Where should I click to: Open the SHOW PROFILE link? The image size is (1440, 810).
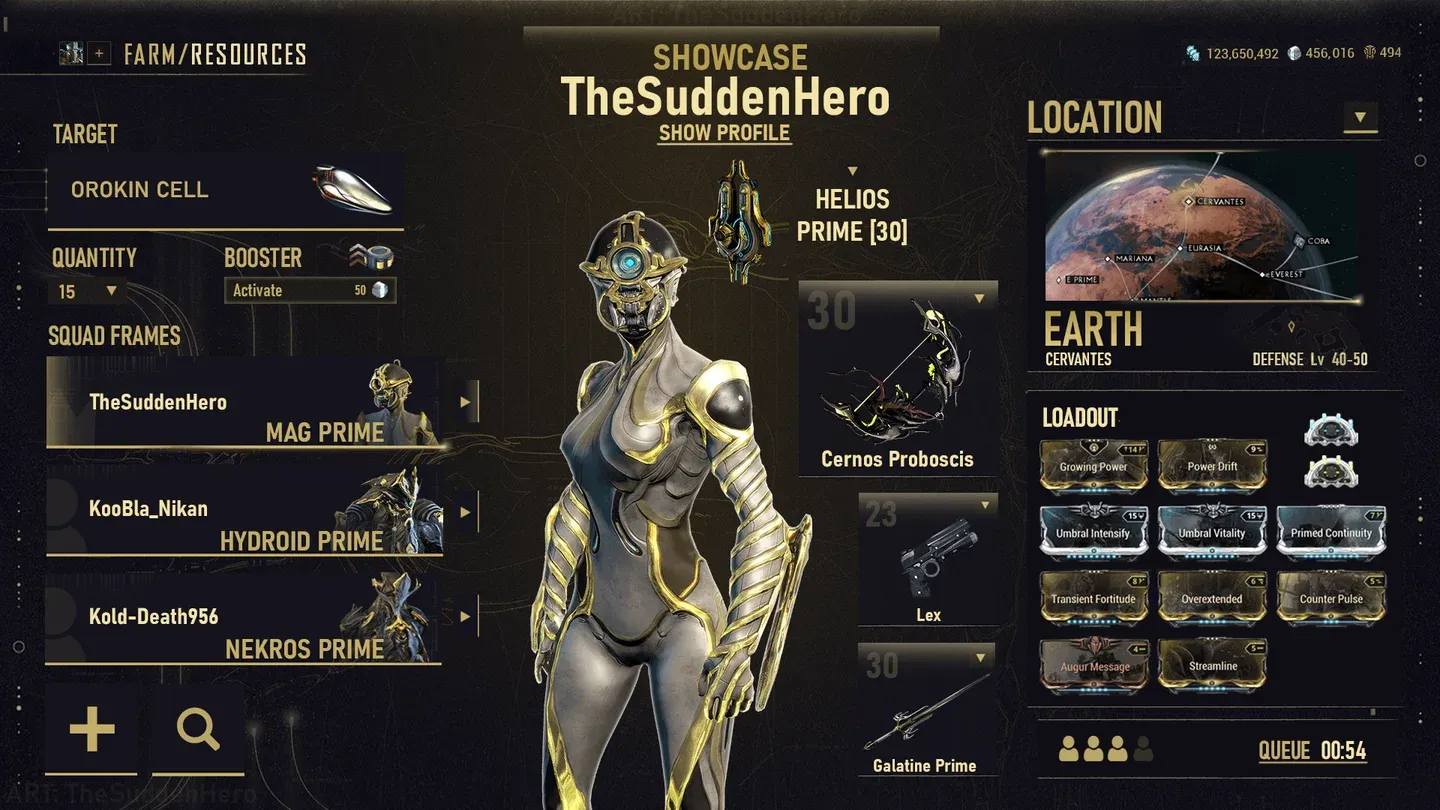[723, 133]
